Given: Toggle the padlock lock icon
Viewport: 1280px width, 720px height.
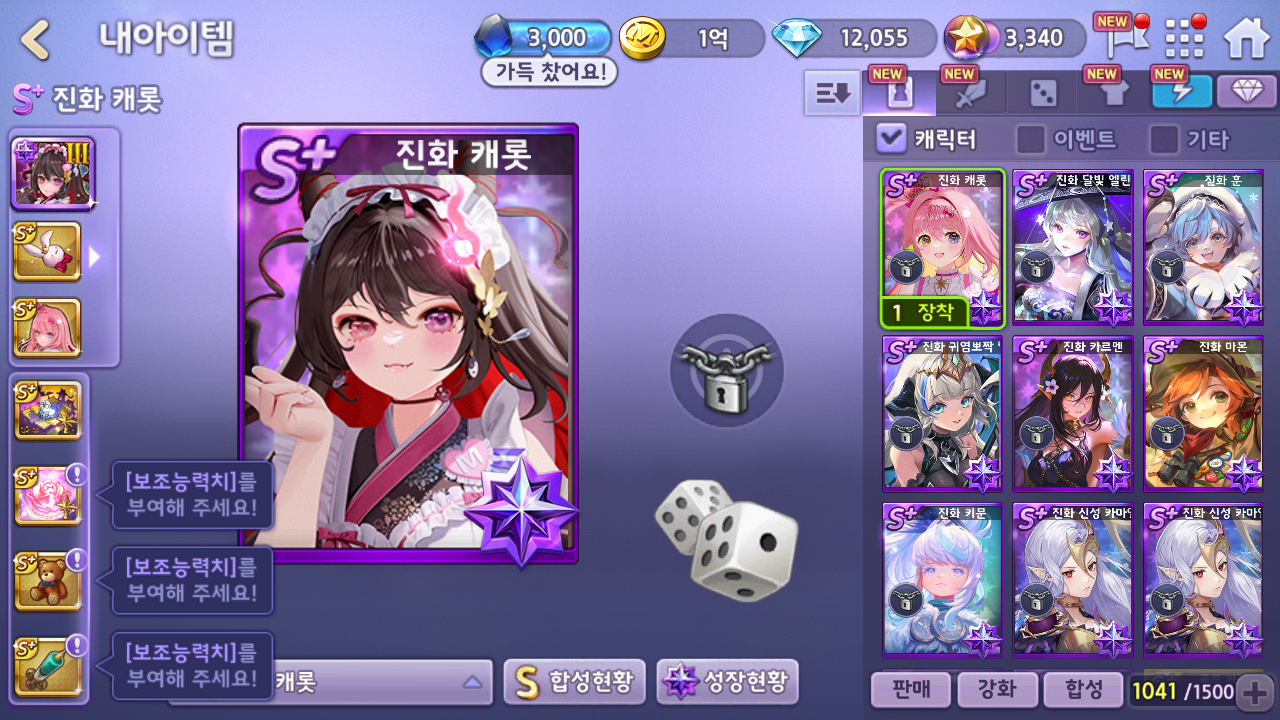Looking at the screenshot, I should [x=726, y=371].
